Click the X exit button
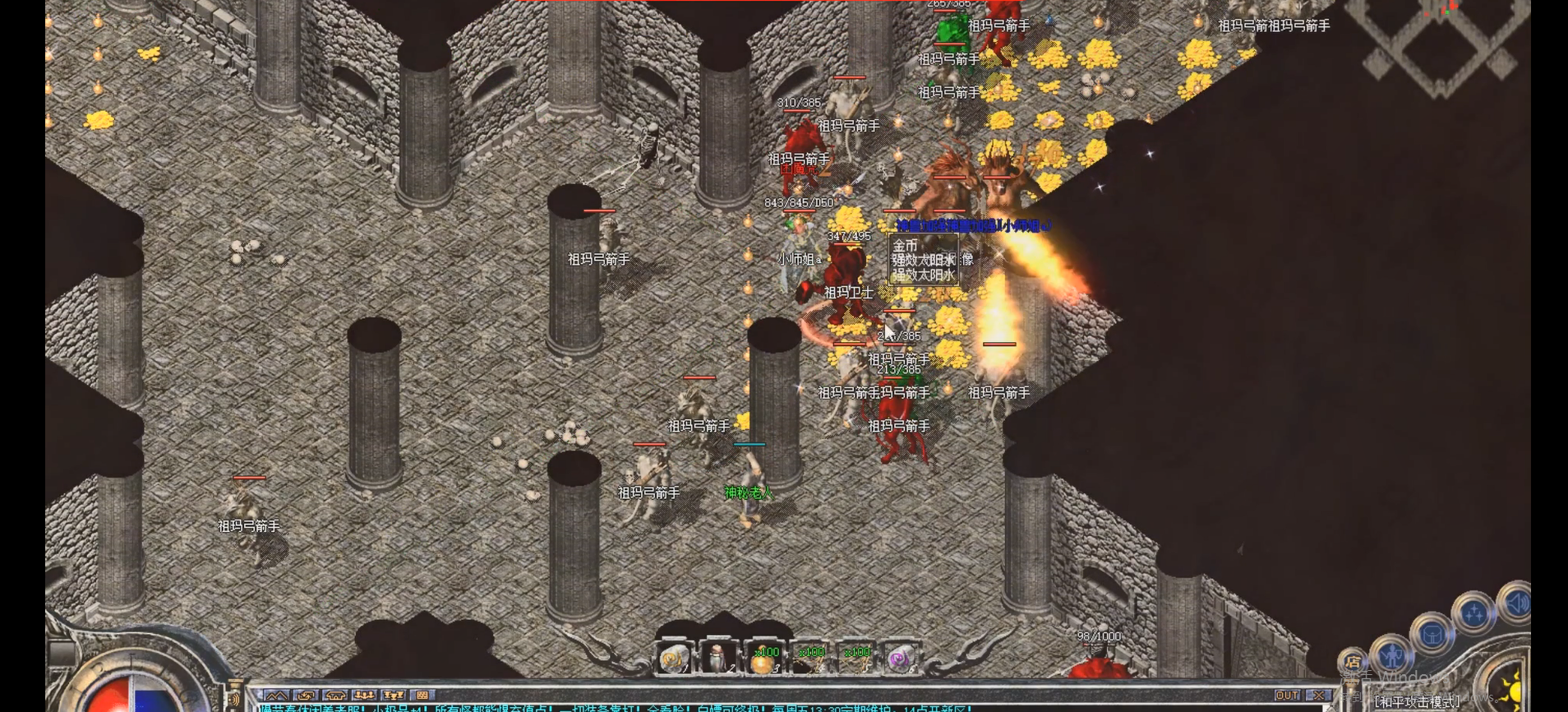The height and width of the screenshot is (712, 1568). pos(1318,696)
